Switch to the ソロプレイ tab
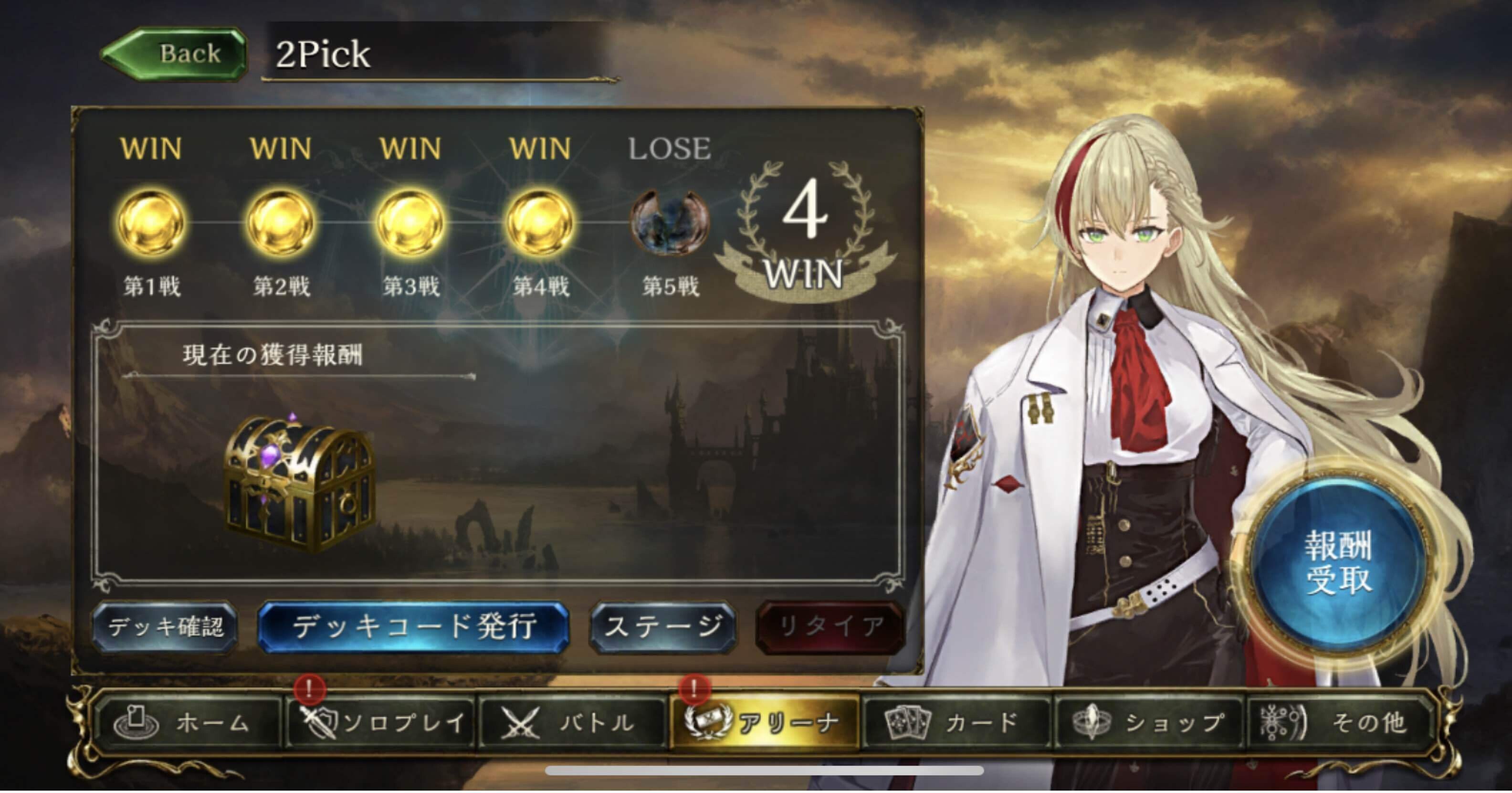 [x=381, y=722]
